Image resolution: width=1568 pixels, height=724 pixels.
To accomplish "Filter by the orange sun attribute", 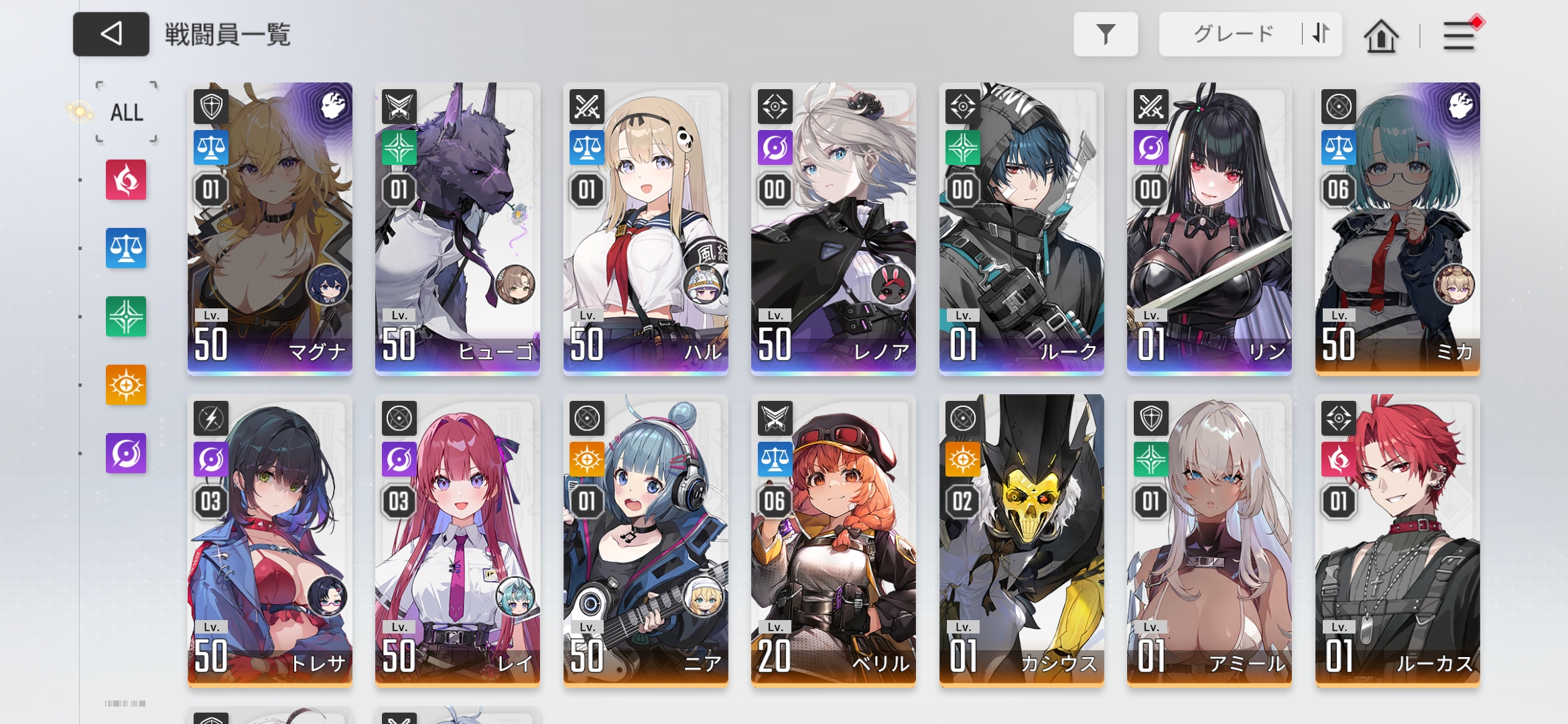I will [x=126, y=385].
